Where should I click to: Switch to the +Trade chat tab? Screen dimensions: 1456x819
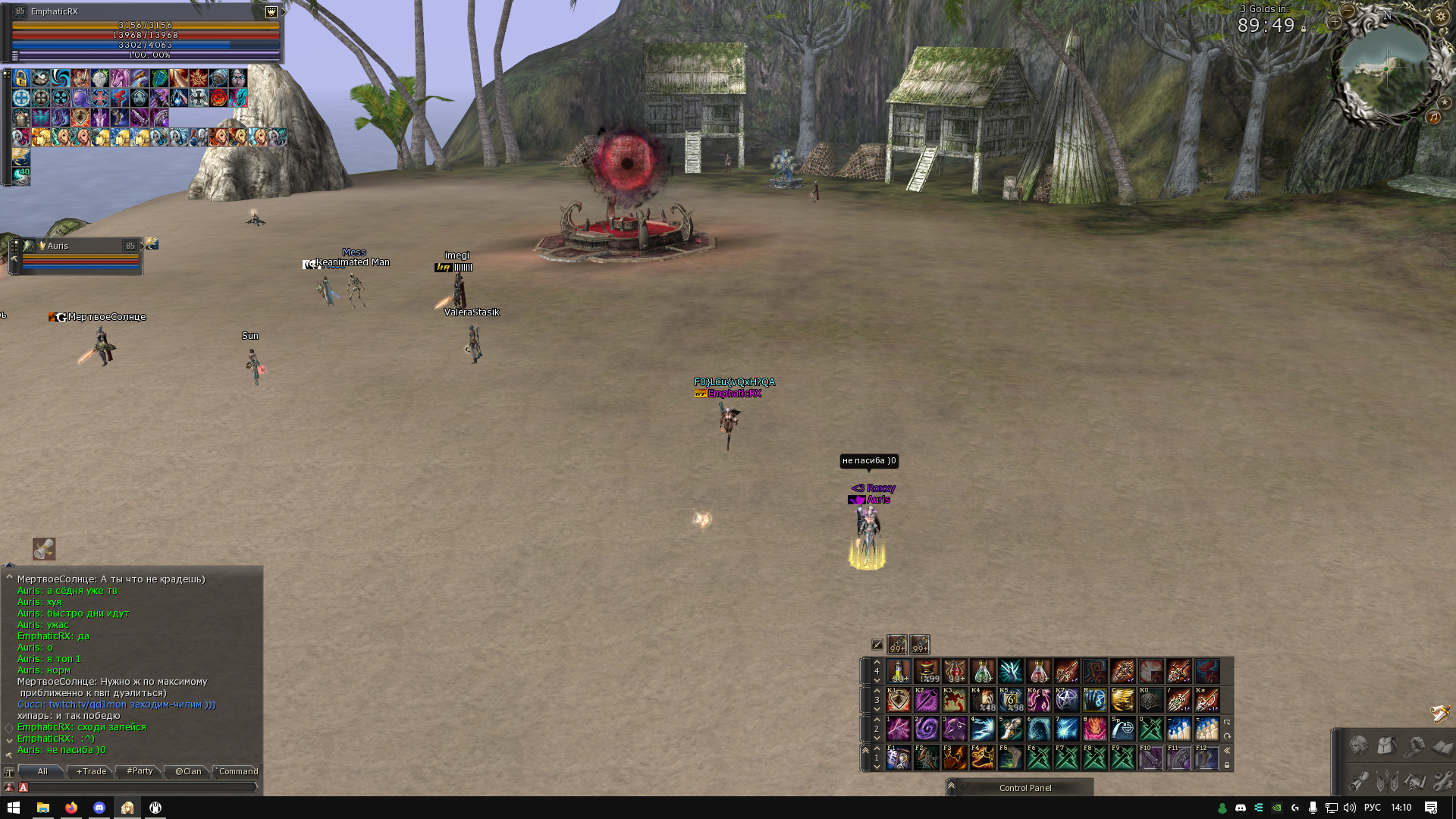[92, 771]
